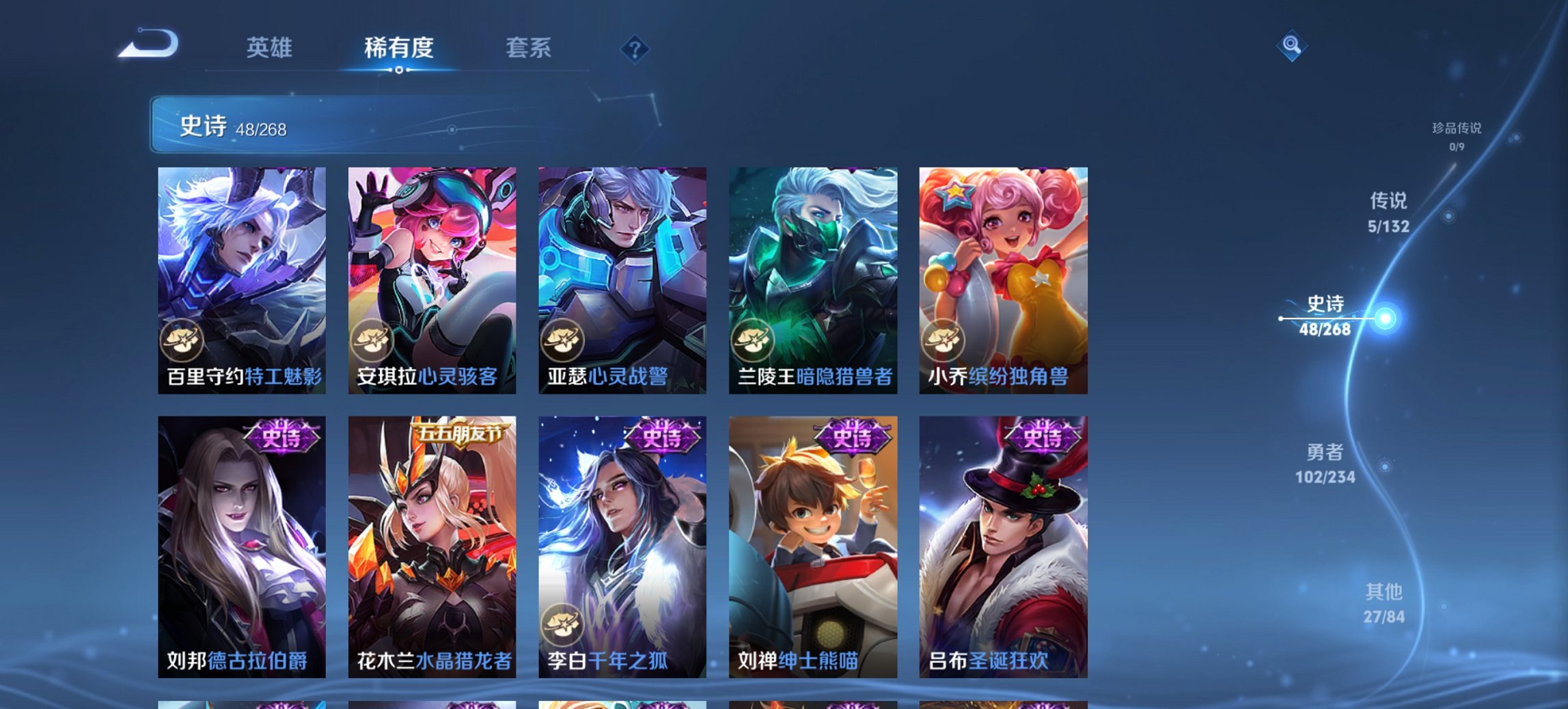Click the help question mark icon
Screen dimensions: 1568x709
point(635,49)
